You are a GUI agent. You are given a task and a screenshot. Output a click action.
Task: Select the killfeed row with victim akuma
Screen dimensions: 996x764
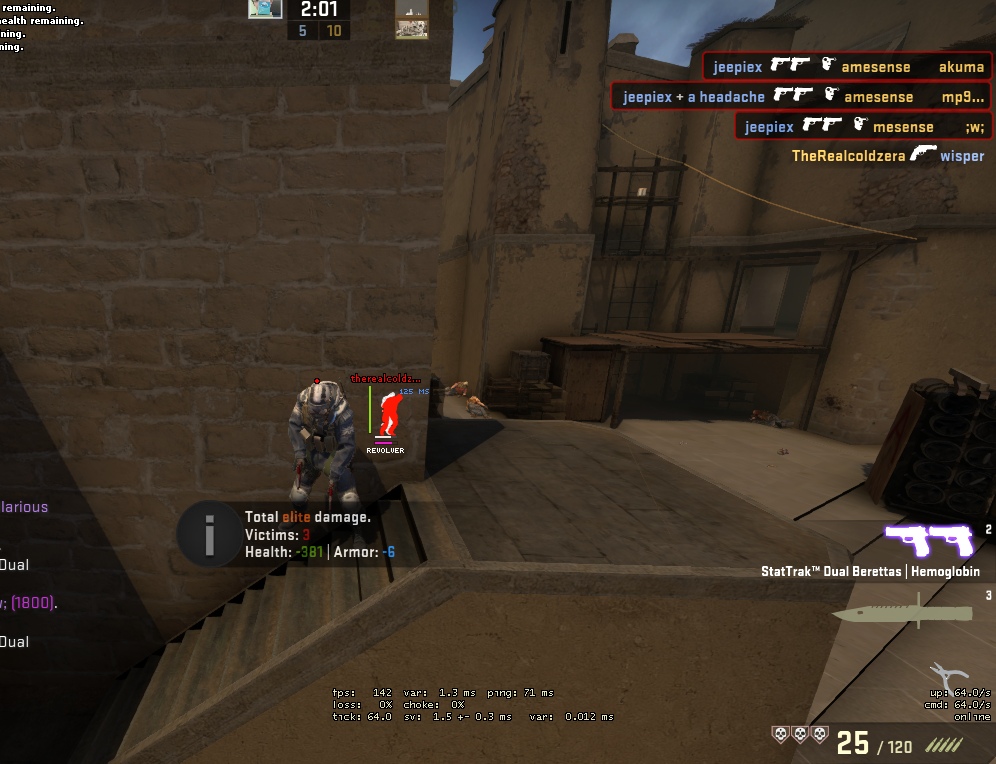point(848,67)
